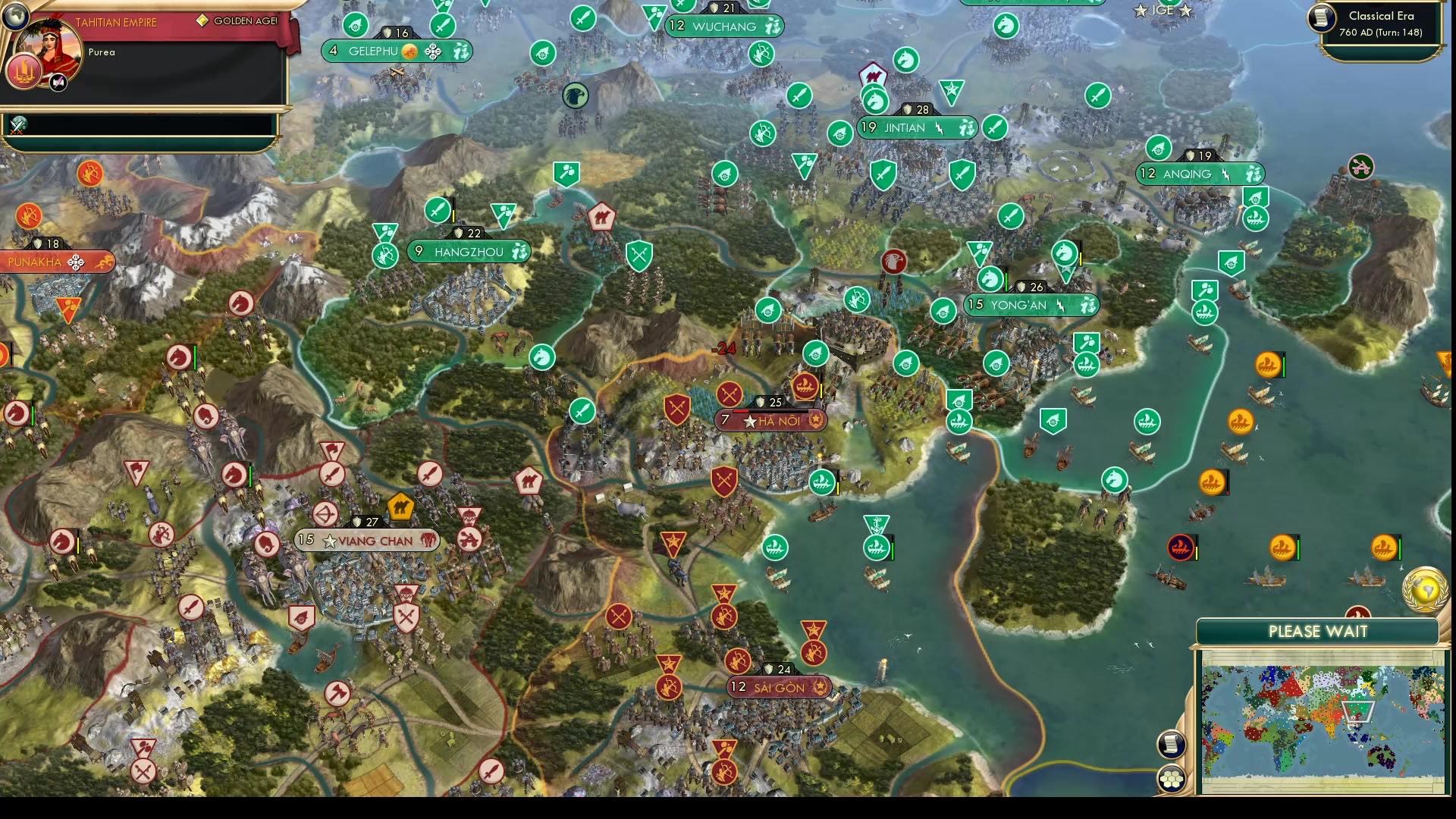Viewport: 1456px width, 819px height.
Task: Click the Golden Age diamond indicator
Action: tap(203, 20)
